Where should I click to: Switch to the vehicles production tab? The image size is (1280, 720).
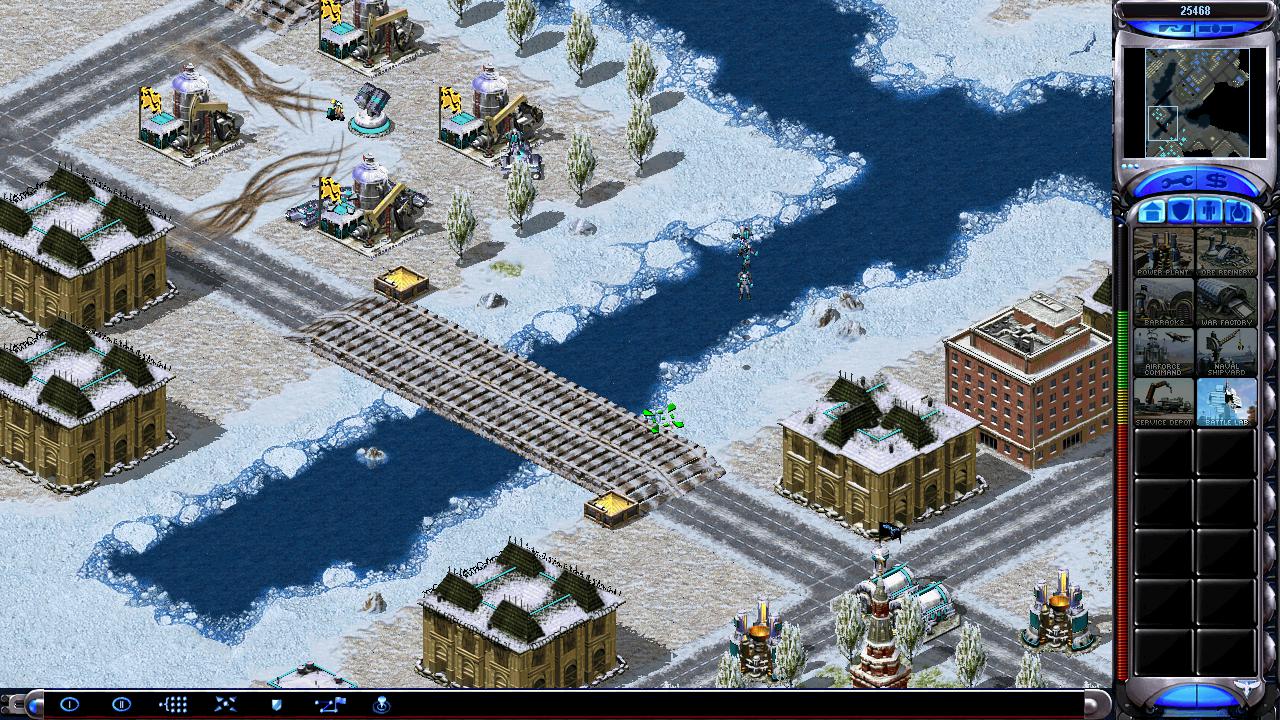[x=1237, y=212]
